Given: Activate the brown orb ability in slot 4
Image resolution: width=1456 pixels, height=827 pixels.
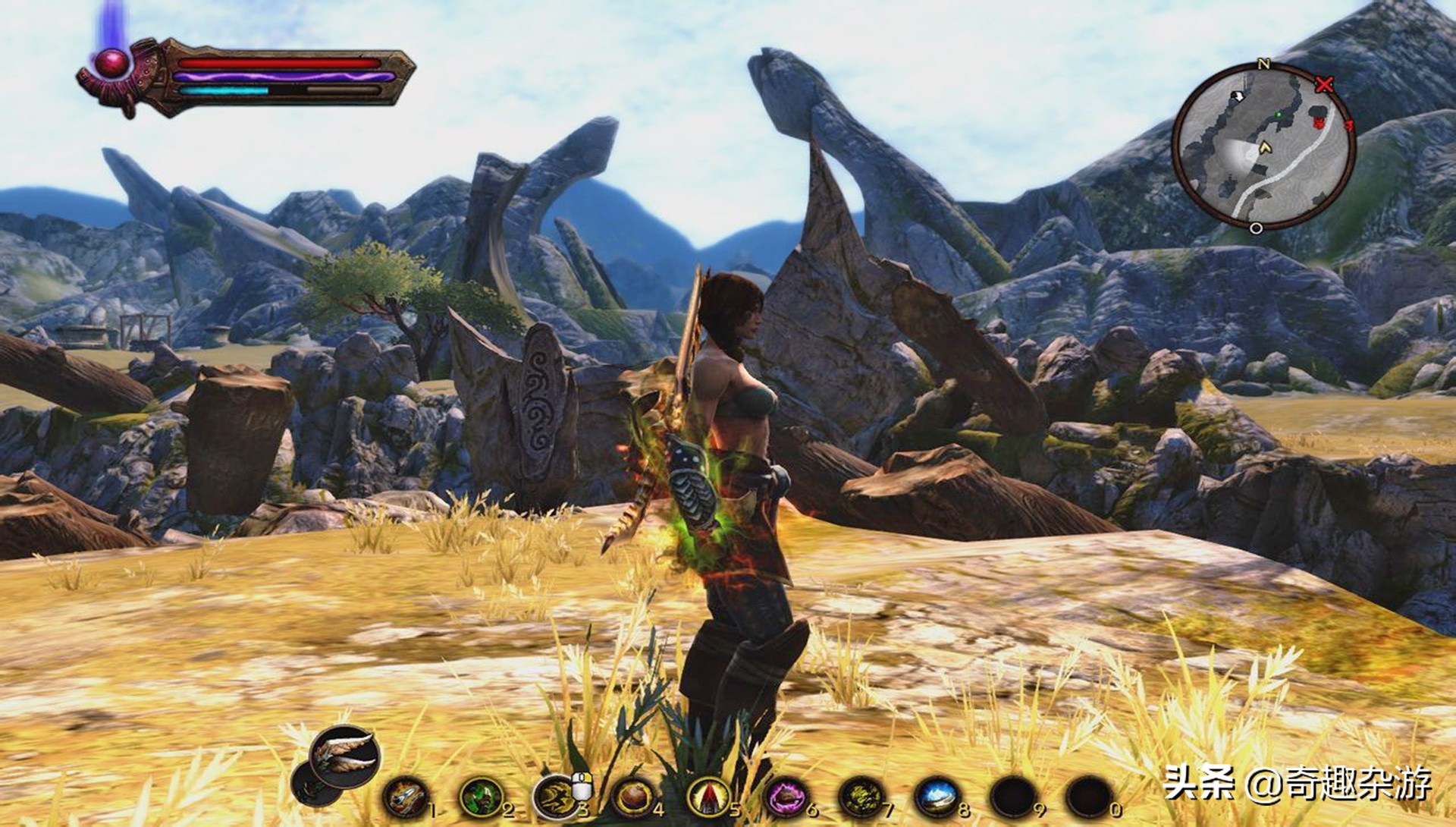Looking at the screenshot, I should (632, 797).
